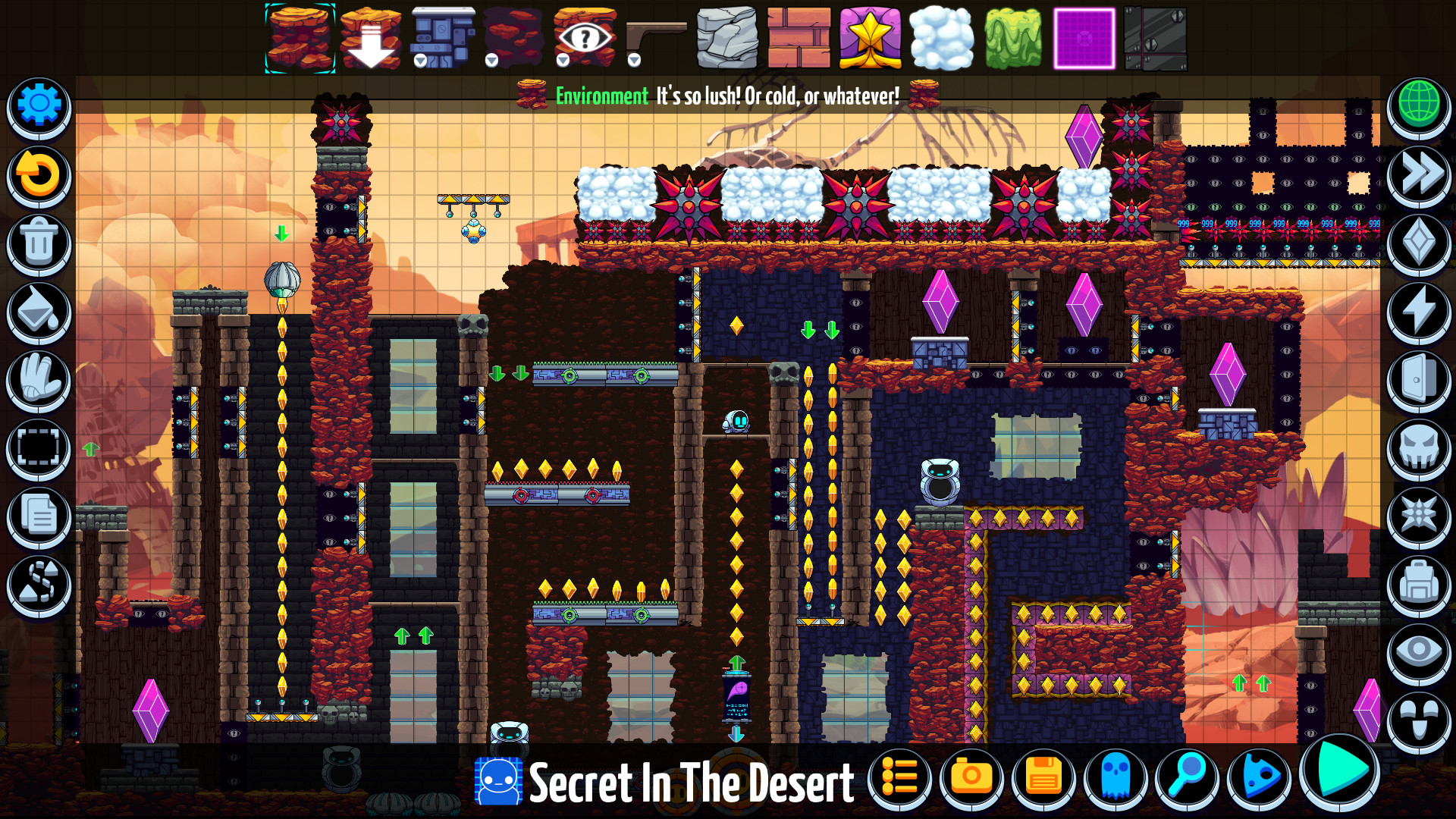Open the camera screenshot tool
This screenshot has height=819, width=1456.
click(x=972, y=777)
